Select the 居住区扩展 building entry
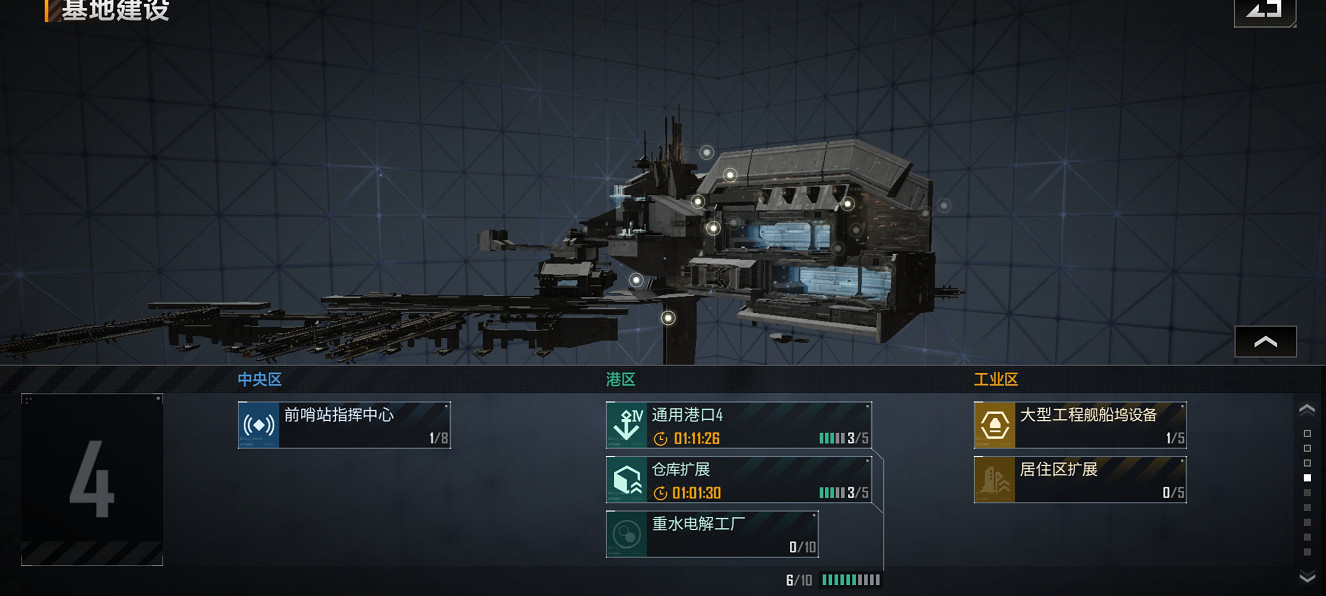This screenshot has height=596, width=1326. click(1080, 480)
